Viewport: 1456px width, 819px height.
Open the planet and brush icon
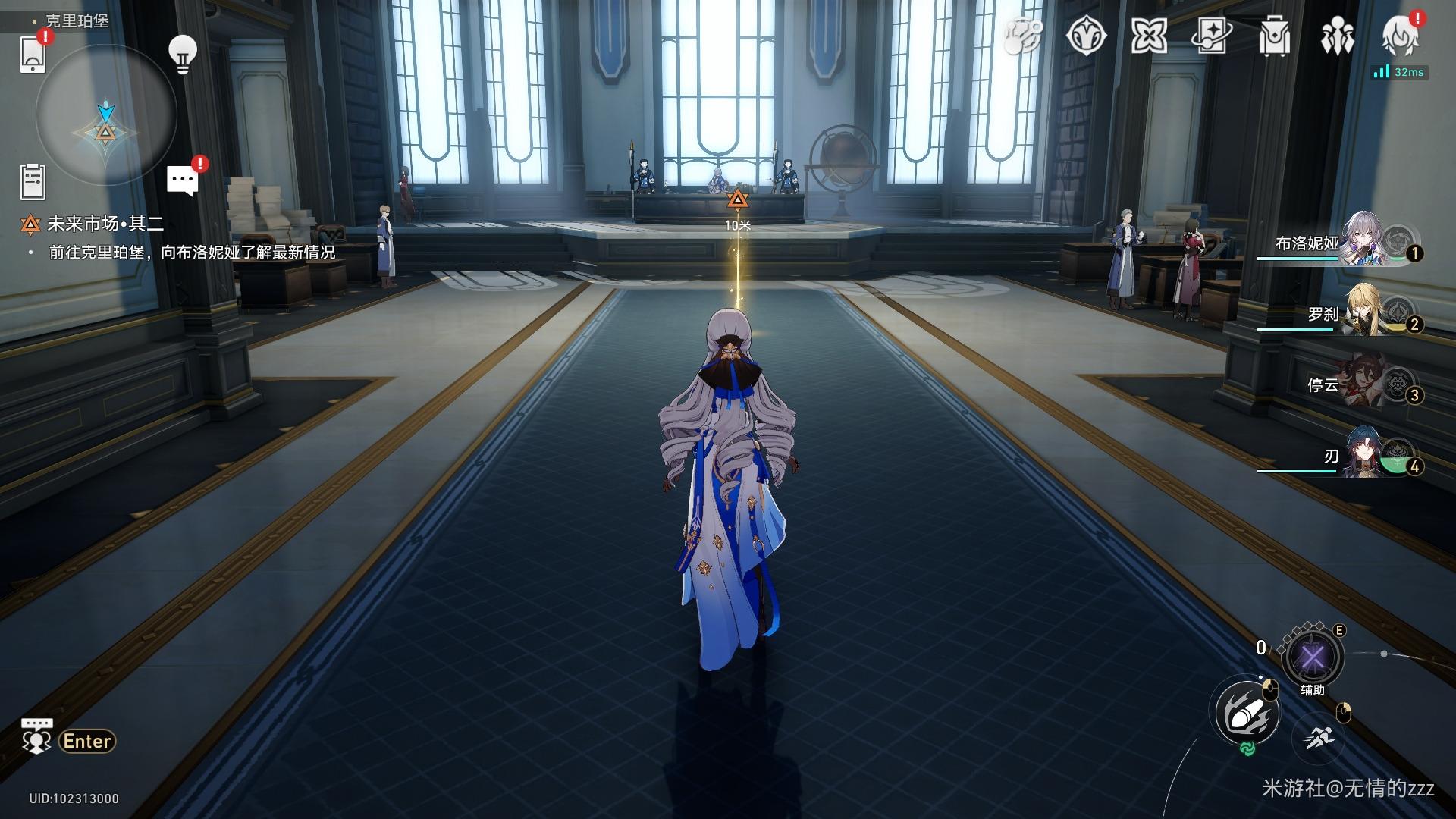point(1024,36)
